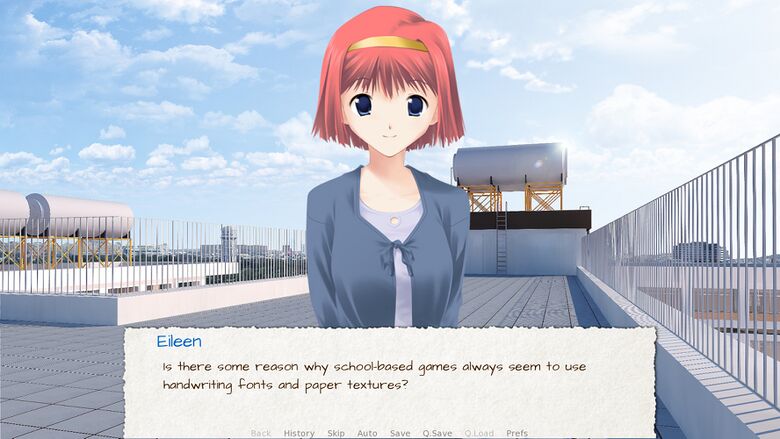The image size is (780, 439).
Task: Click Q.Load to quick load
Action: pos(479,433)
